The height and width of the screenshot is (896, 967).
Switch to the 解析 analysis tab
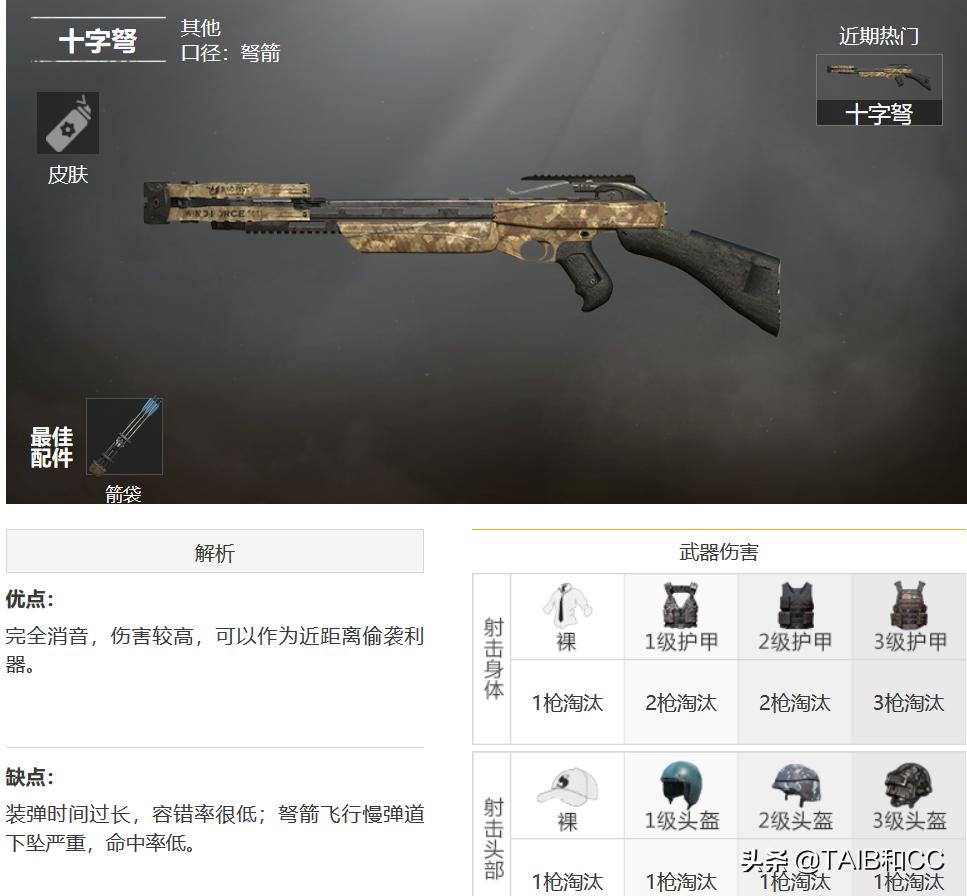tap(214, 552)
